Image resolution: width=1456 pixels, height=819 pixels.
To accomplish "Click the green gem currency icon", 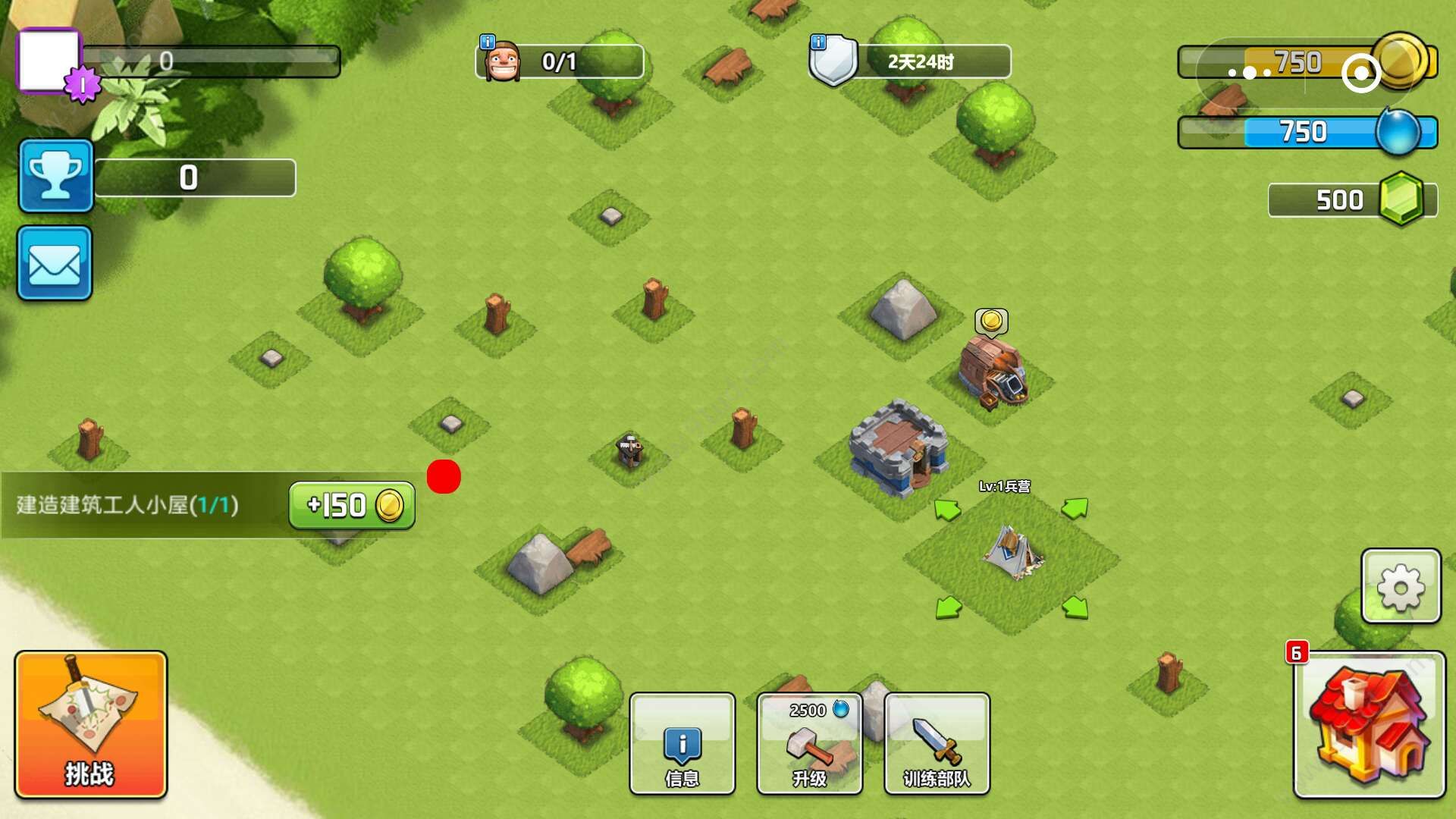I will tap(1401, 199).
